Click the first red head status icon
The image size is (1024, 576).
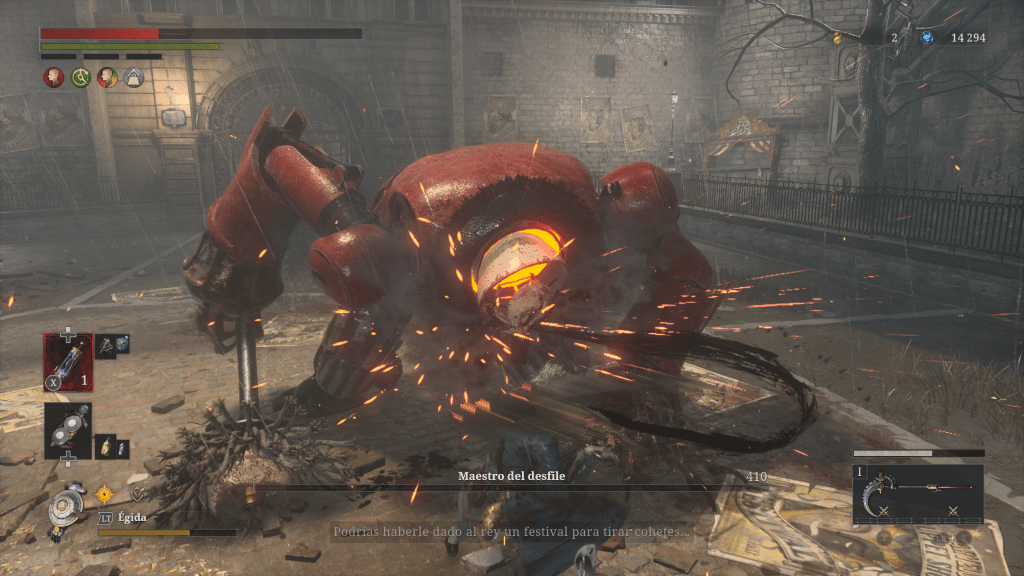pos(53,77)
